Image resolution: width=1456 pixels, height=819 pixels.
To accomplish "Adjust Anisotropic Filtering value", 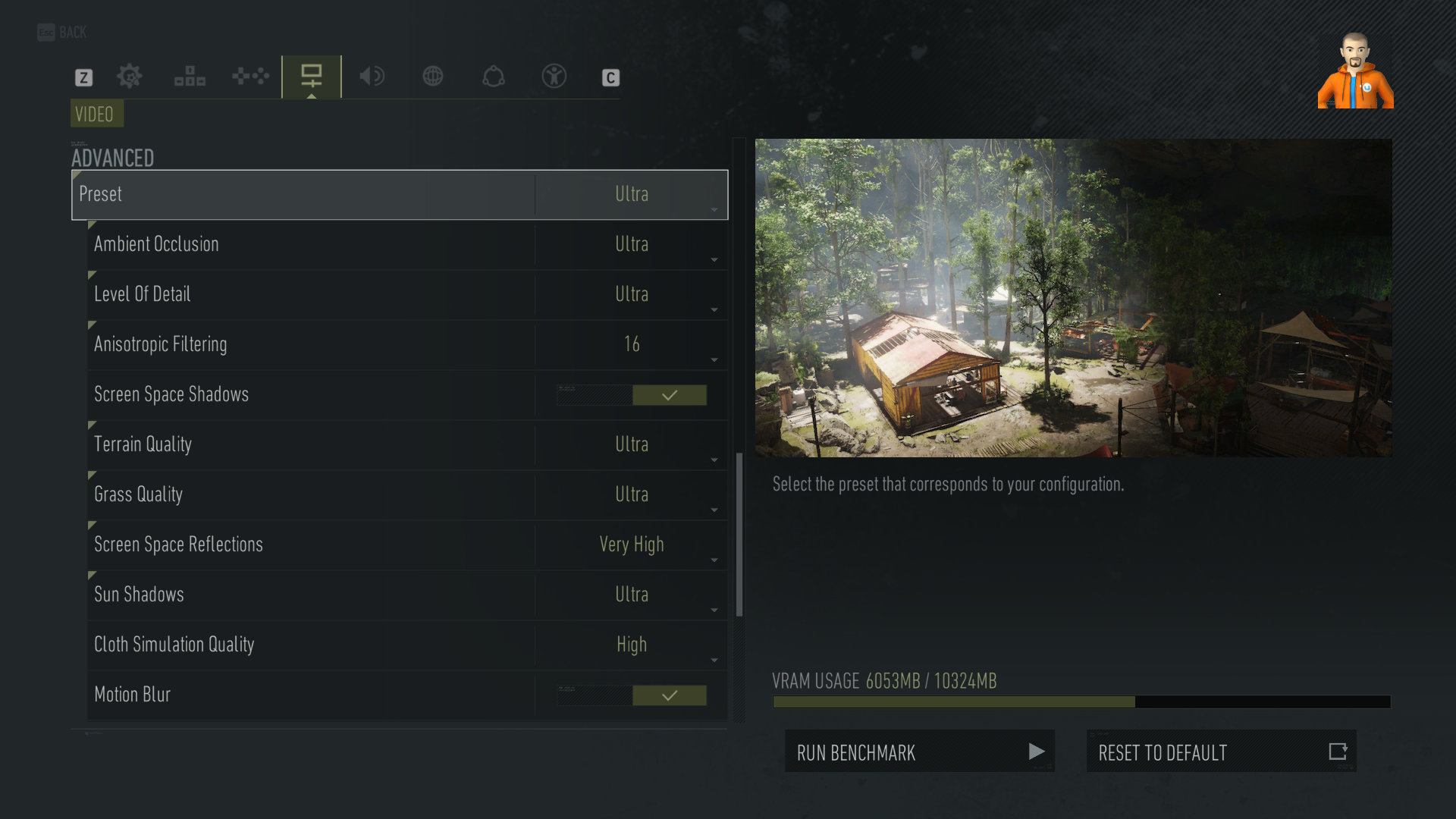I will coord(631,345).
